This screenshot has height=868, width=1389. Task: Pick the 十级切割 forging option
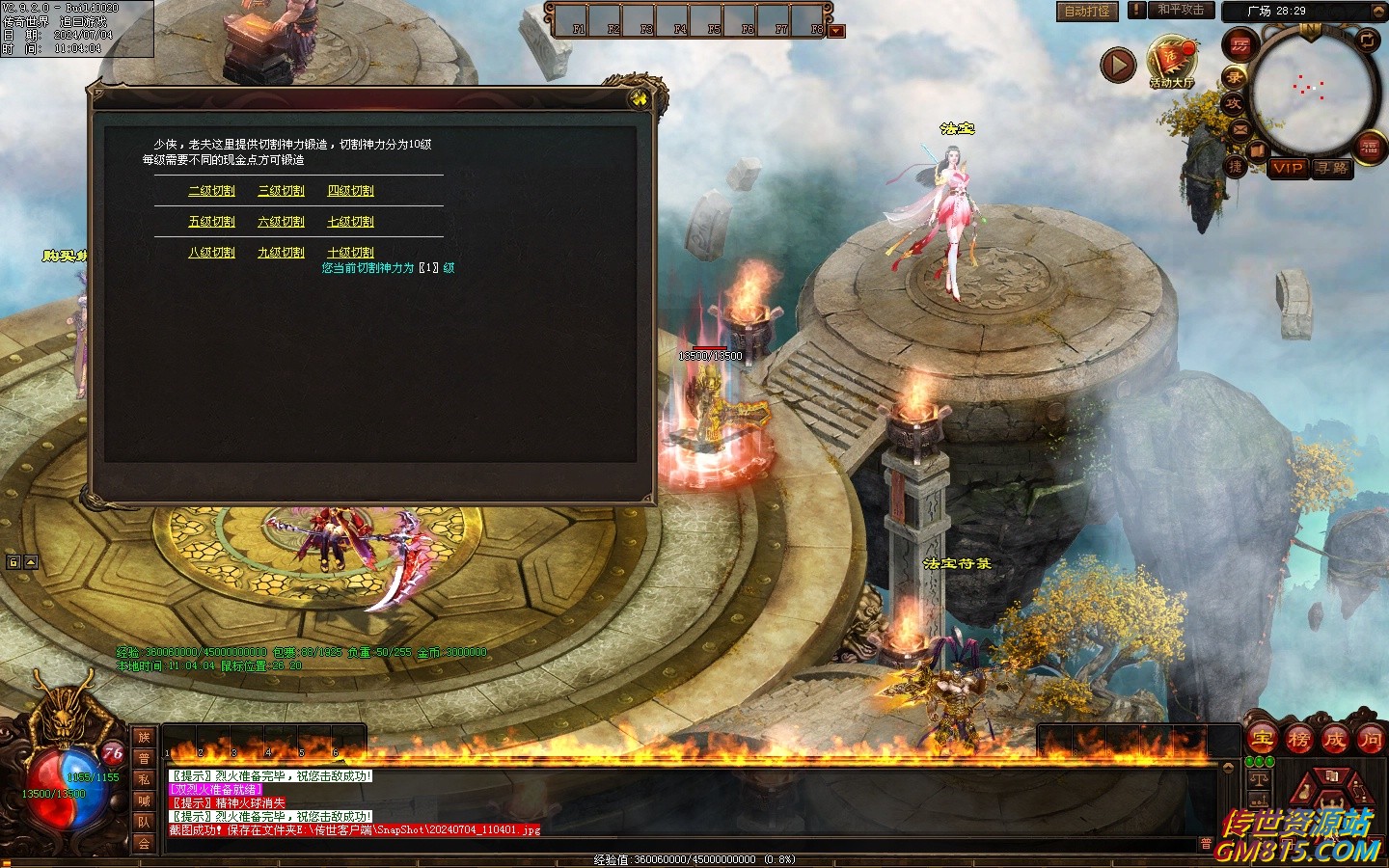point(350,253)
